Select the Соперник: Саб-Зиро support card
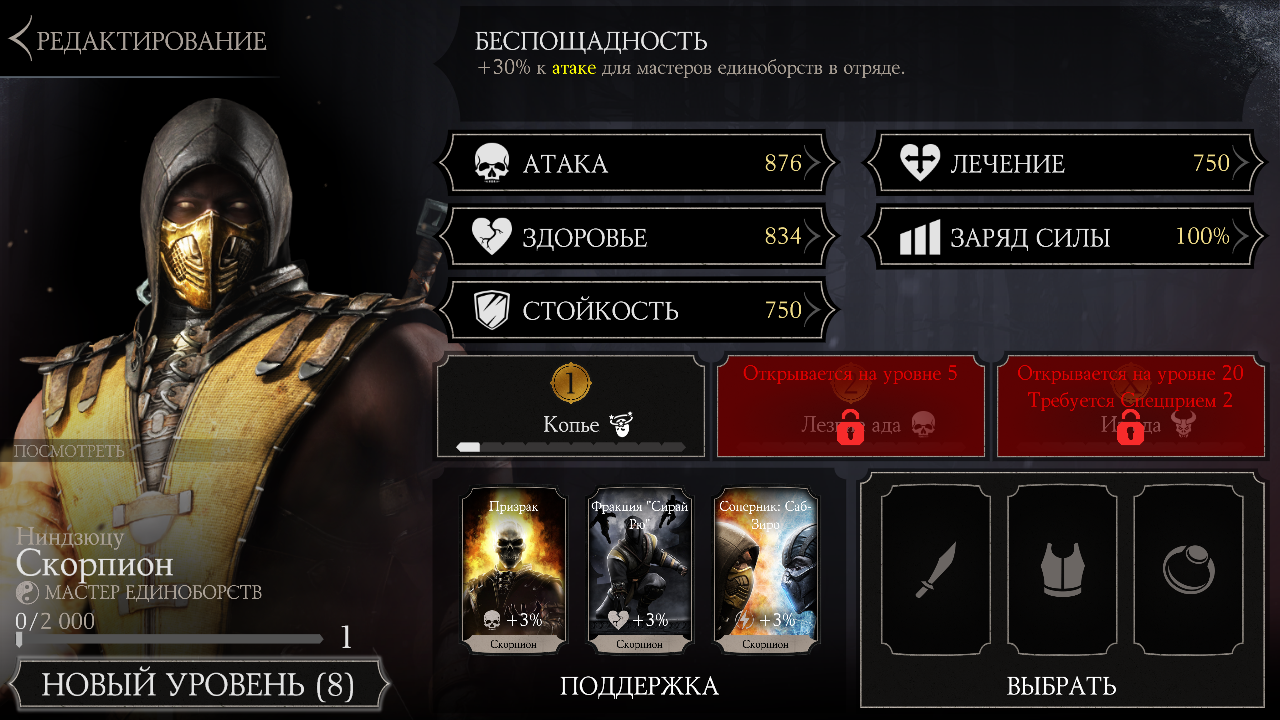The height and width of the screenshot is (720, 1280). point(767,572)
